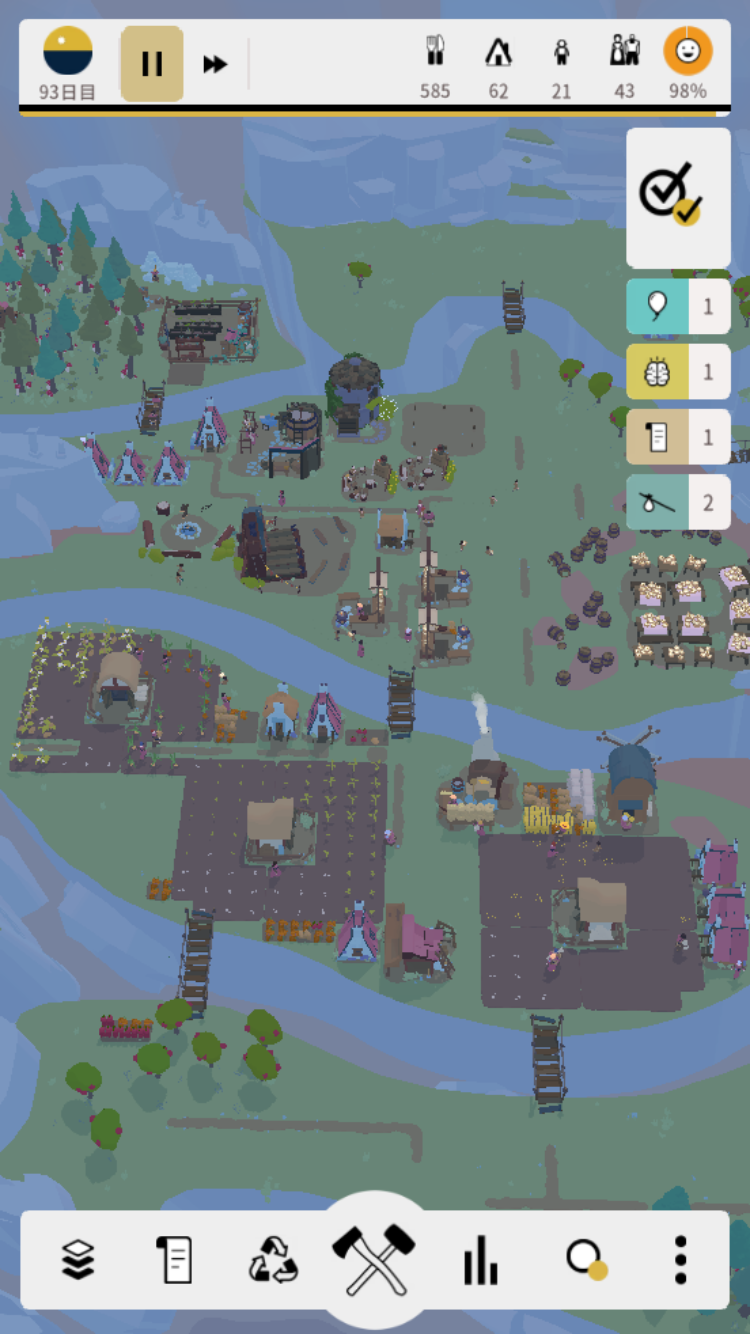Open the scroll list in the bottom toolbar
The width and height of the screenshot is (750, 1334).
tap(174, 1259)
